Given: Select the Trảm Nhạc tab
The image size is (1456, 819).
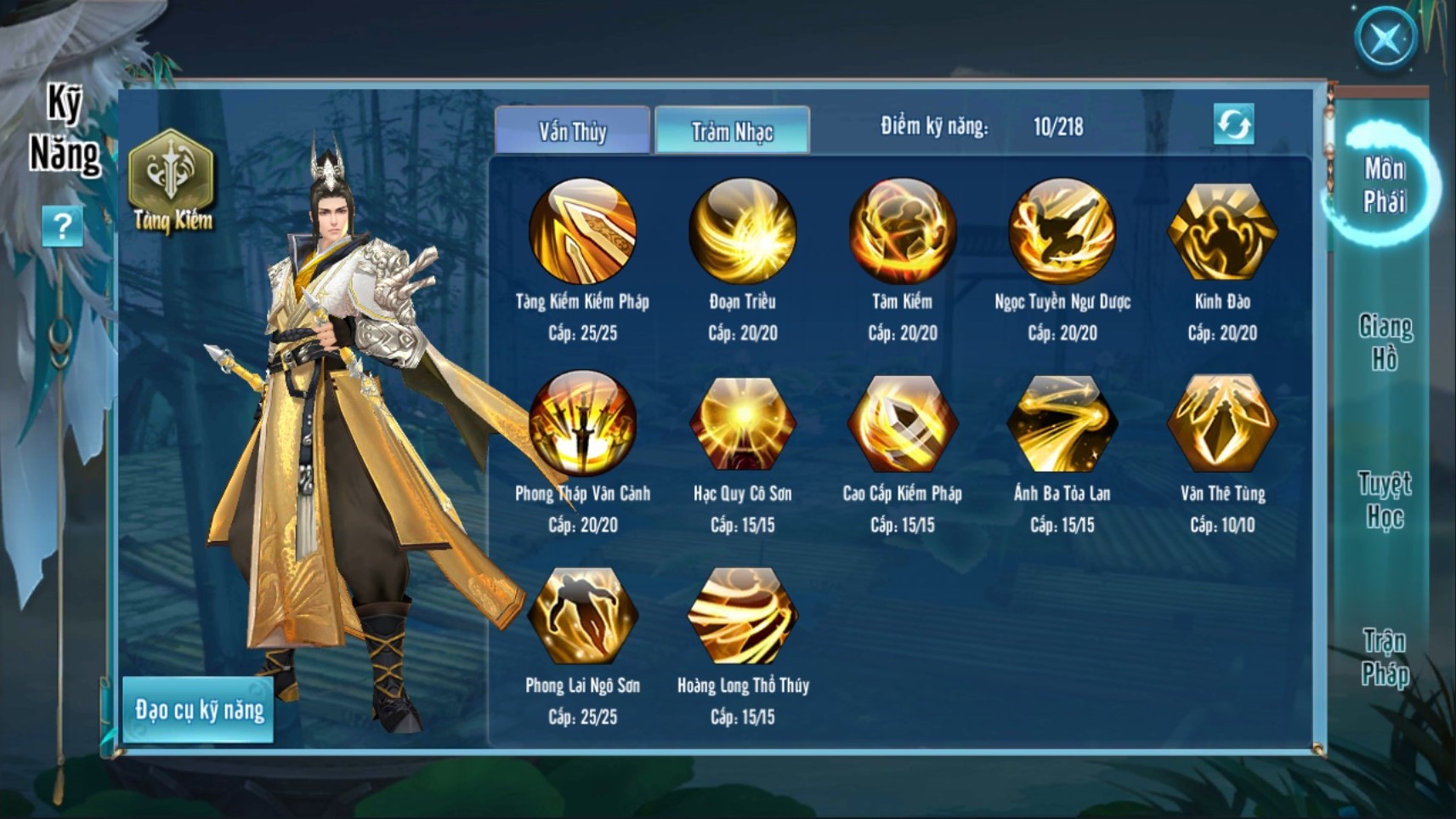Looking at the screenshot, I should 732,131.
